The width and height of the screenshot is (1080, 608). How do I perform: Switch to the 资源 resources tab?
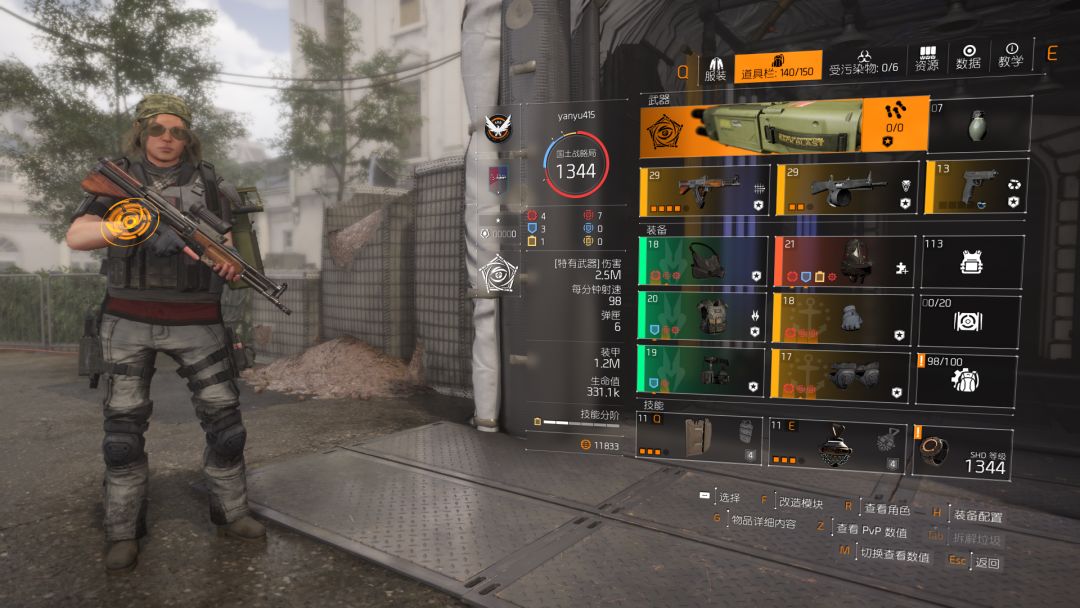tap(927, 58)
